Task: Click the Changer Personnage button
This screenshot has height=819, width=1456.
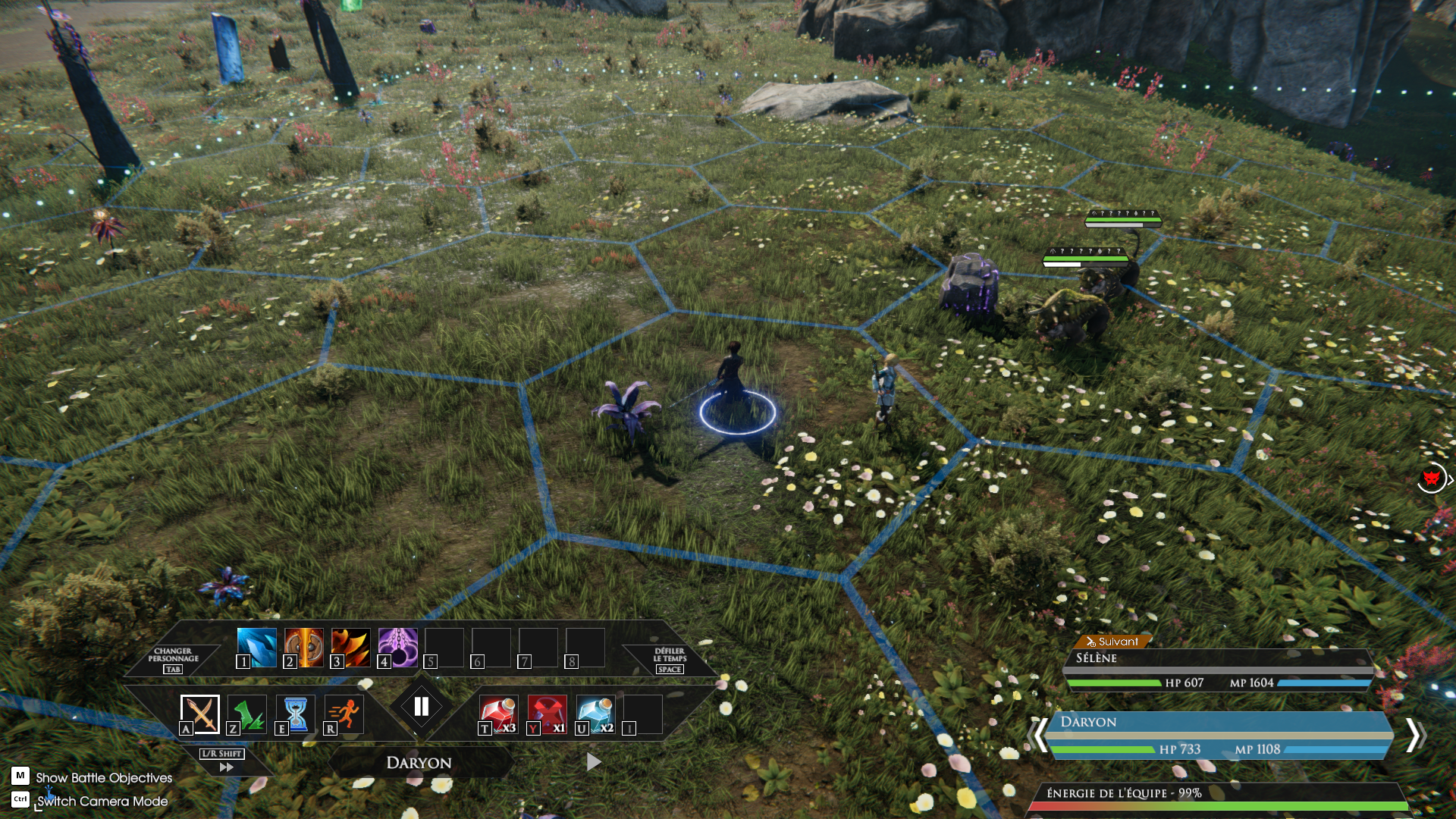Action: [x=173, y=659]
